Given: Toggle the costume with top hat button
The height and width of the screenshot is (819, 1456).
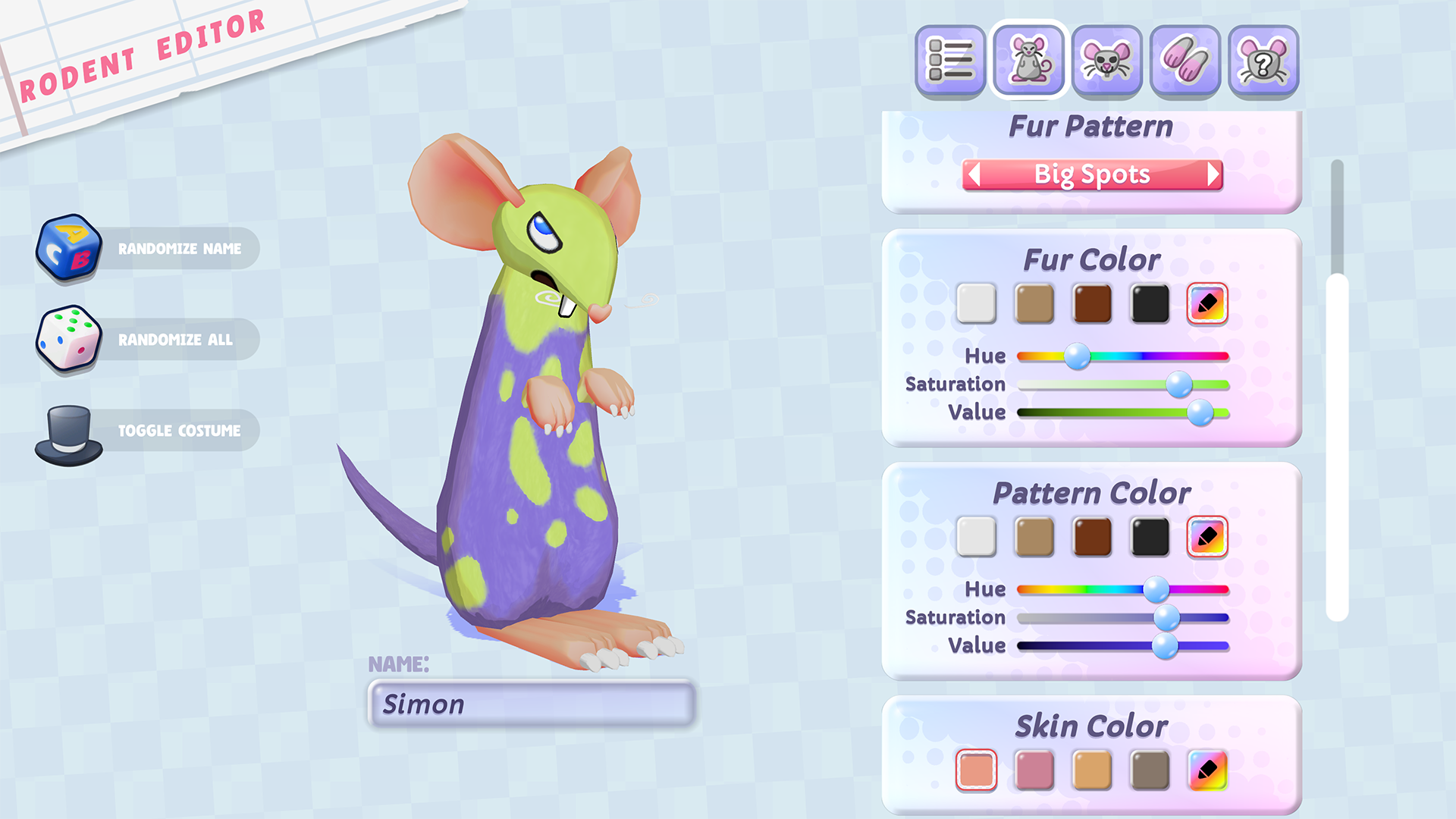Looking at the screenshot, I should [x=148, y=431].
